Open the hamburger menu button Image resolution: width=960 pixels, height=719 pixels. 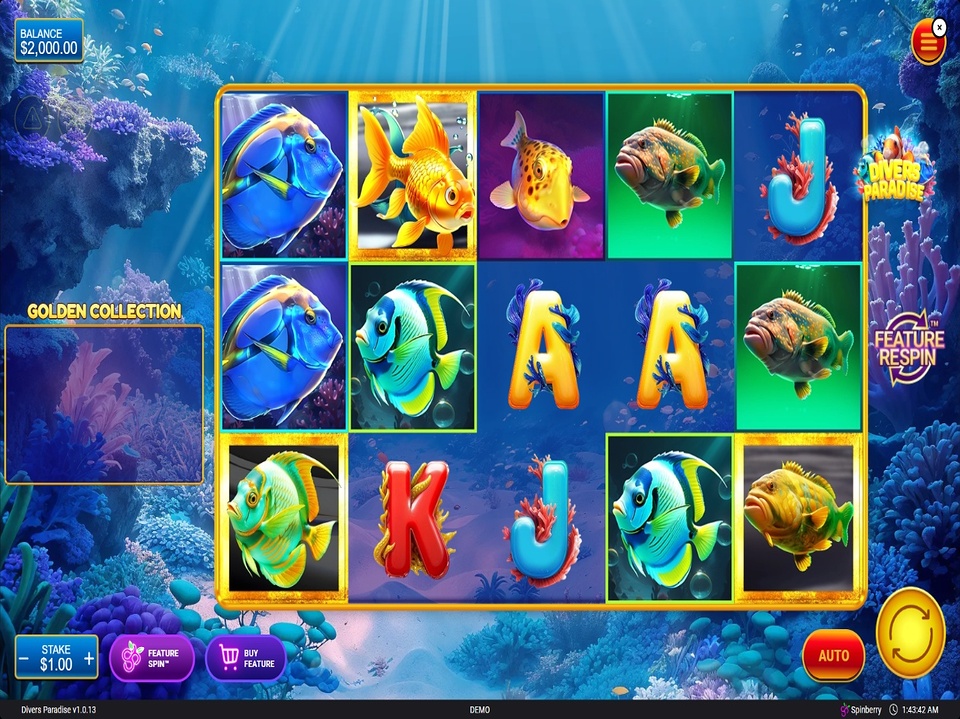pyautogui.click(x=928, y=43)
